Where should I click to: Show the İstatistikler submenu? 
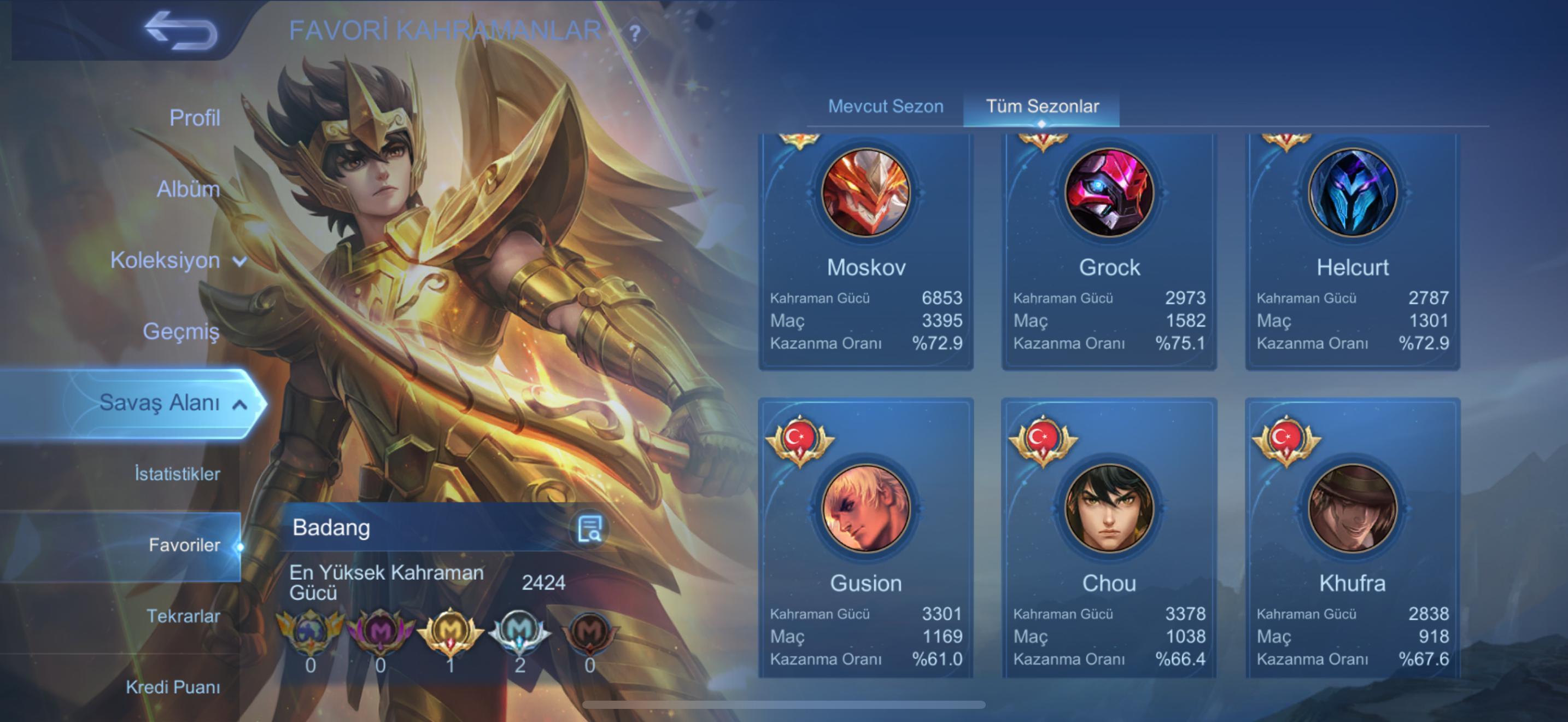[177, 474]
